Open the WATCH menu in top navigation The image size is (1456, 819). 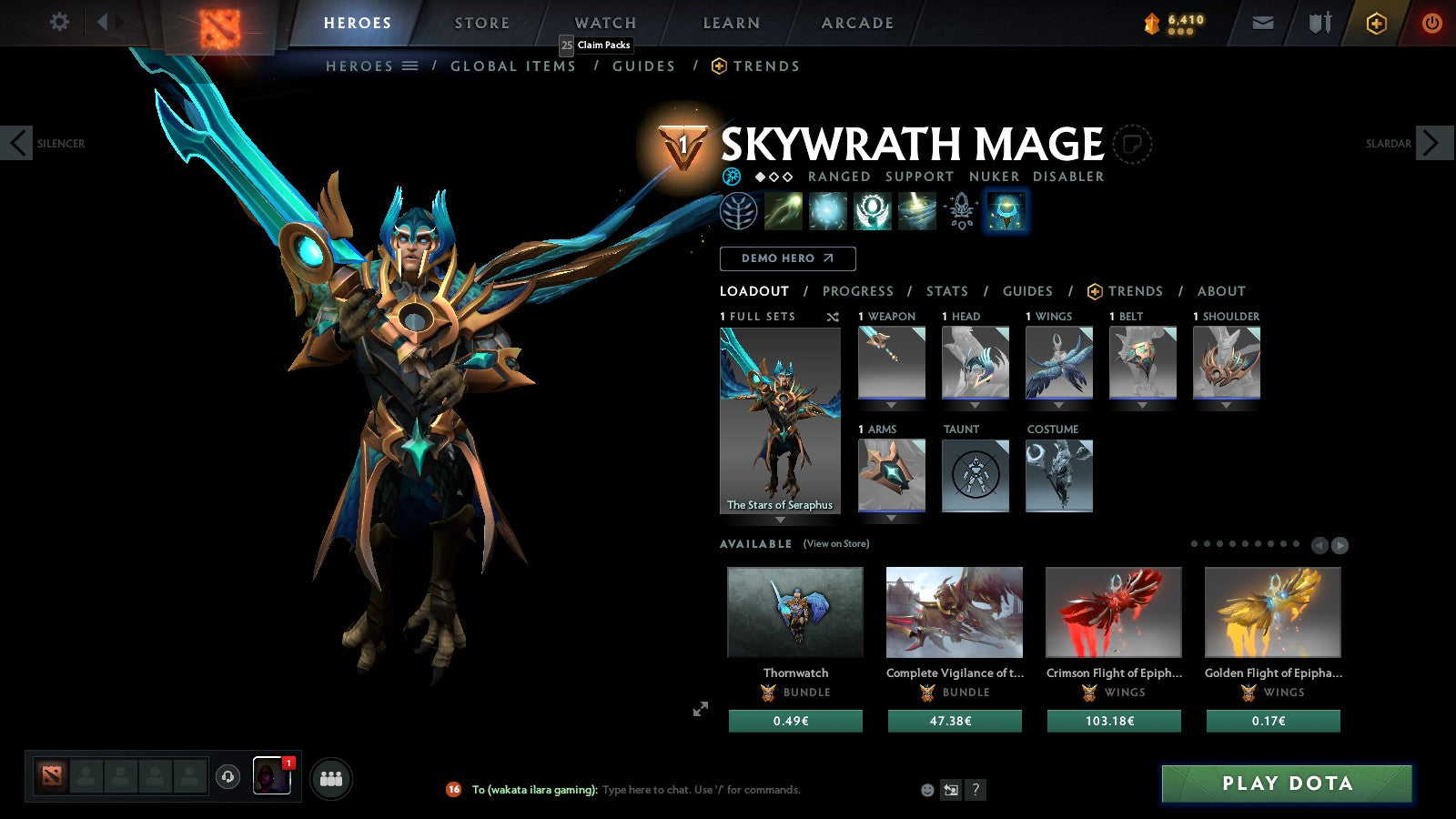603,23
